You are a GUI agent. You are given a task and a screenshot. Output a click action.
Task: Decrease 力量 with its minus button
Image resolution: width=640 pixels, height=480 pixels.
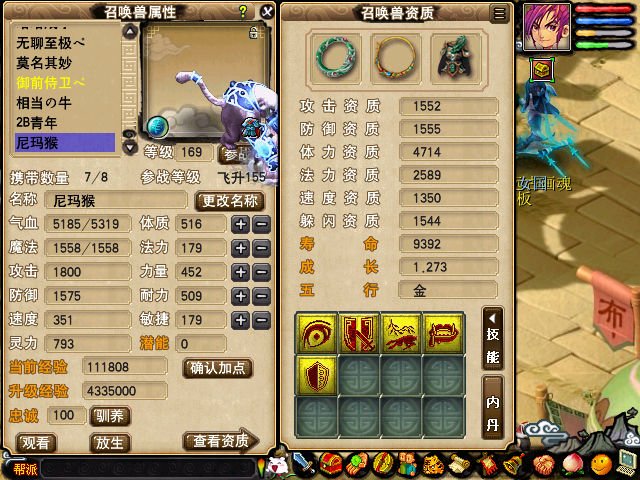260,271
